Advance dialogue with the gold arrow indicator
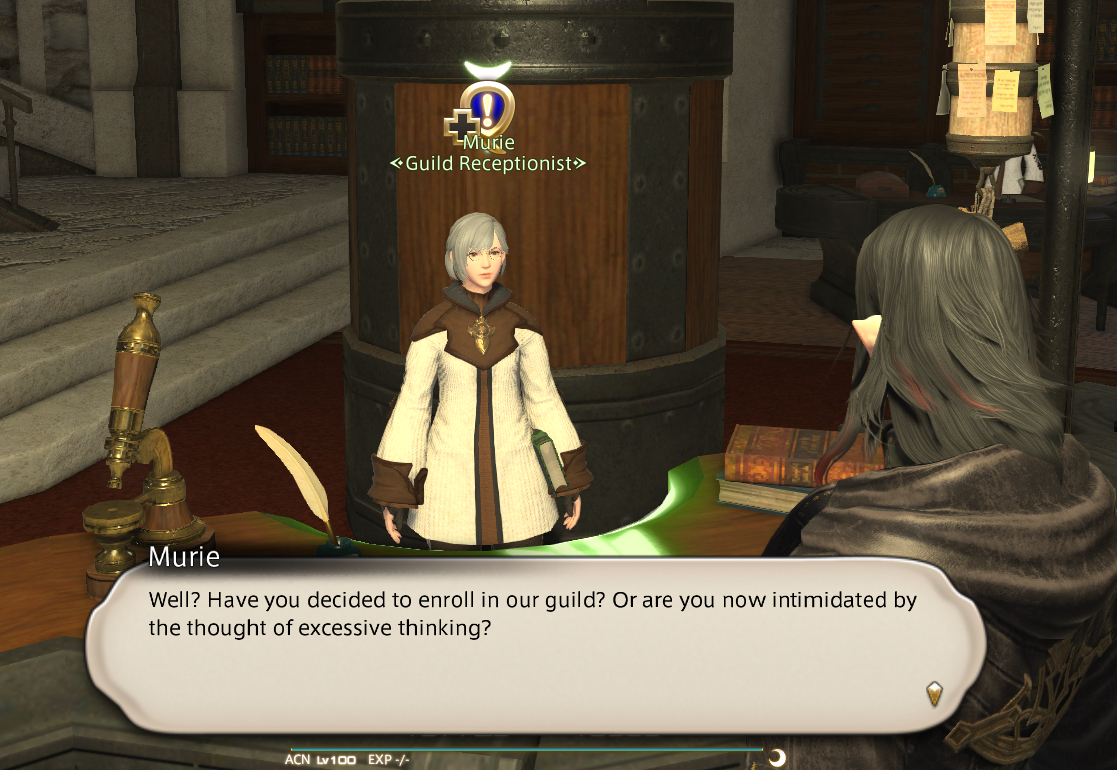The height and width of the screenshot is (770, 1117). (934, 694)
